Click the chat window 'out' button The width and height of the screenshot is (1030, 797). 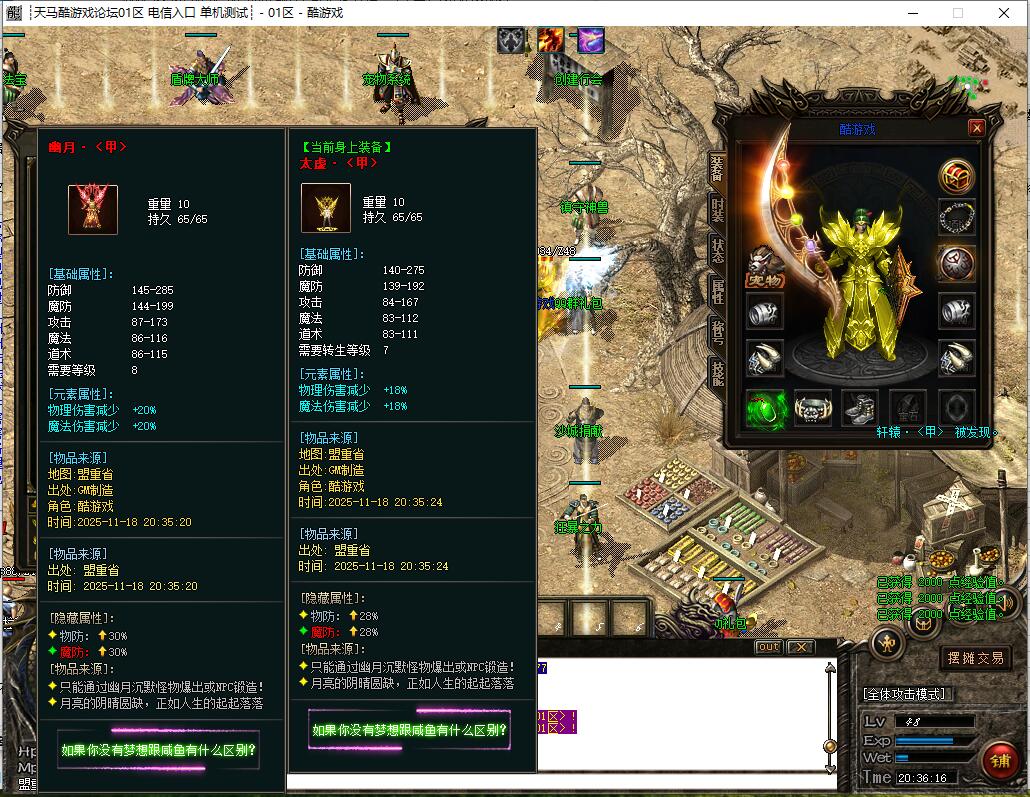767,647
